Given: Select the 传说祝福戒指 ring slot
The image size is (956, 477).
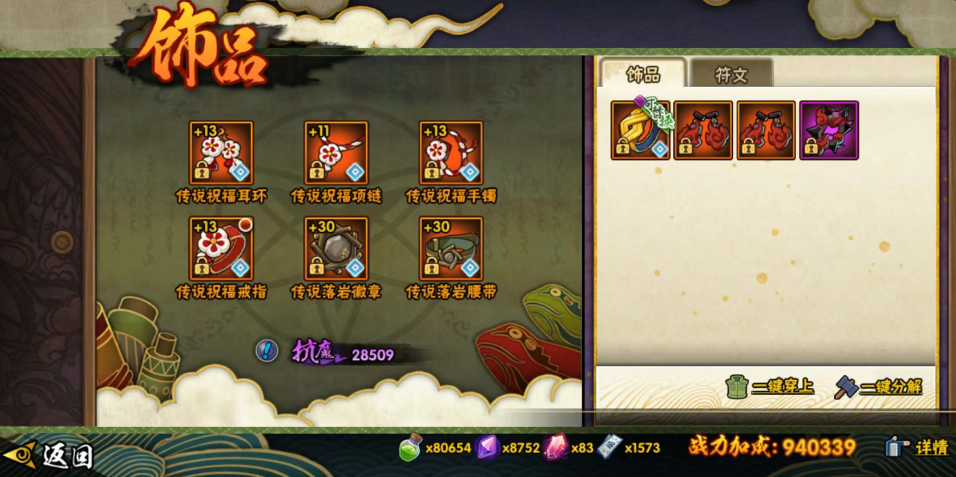Looking at the screenshot, I should [x=221, y=248].
